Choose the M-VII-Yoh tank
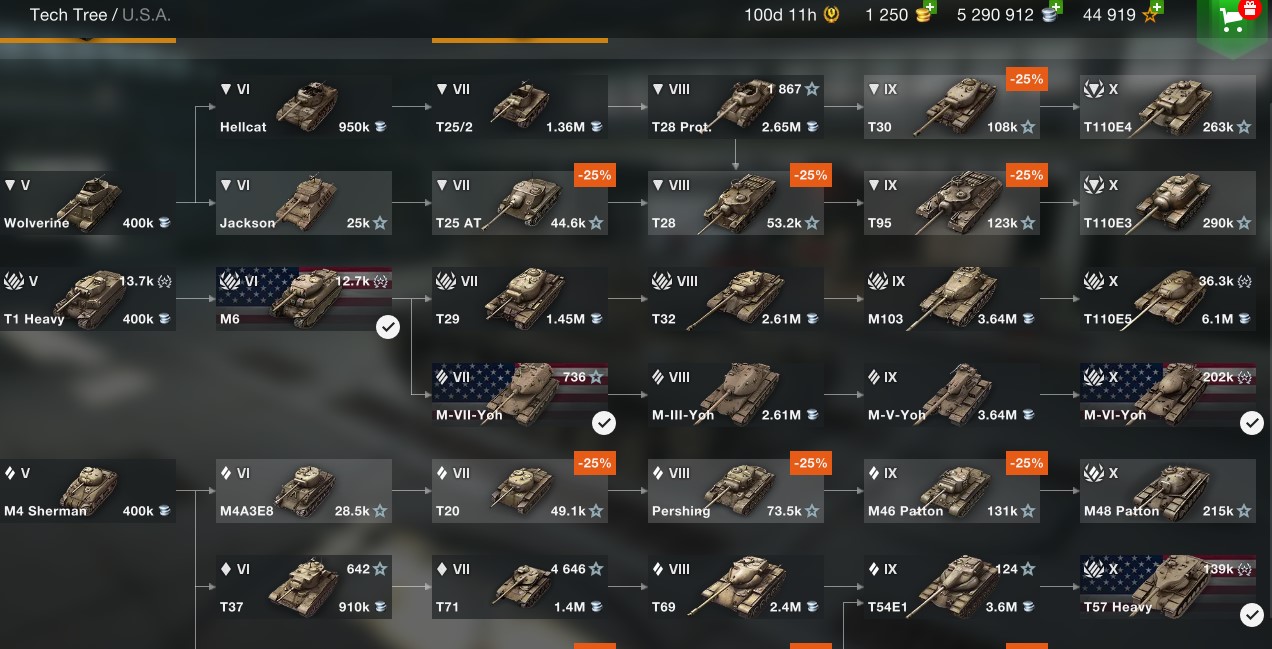Viewport: 1272px width, 649px height. pos(520,395)
